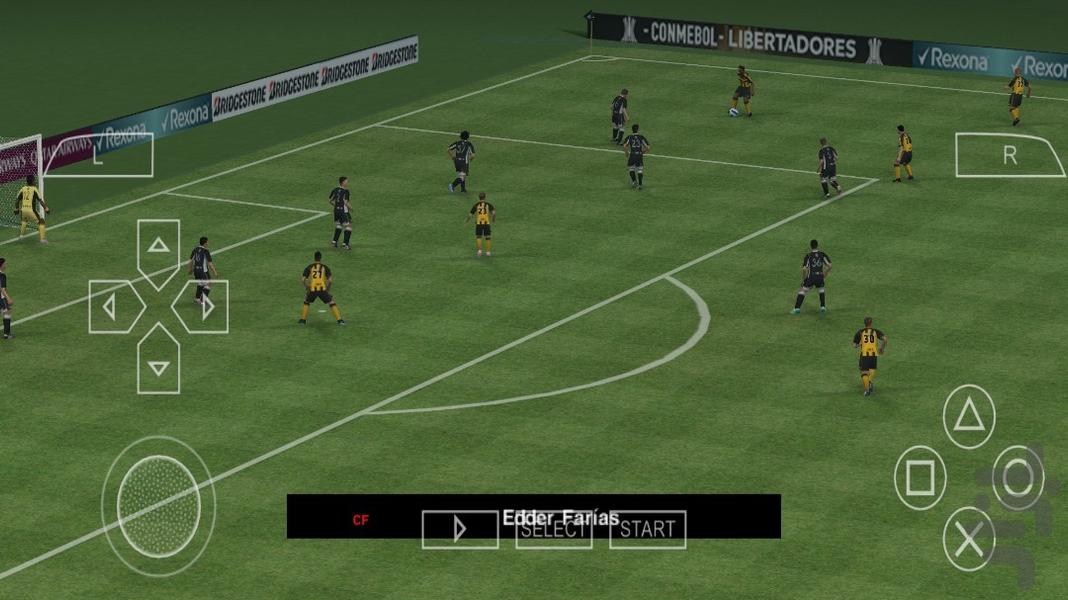This screenshot has height=600, width=1068.
Task: Click the START button
Action: 647,530
